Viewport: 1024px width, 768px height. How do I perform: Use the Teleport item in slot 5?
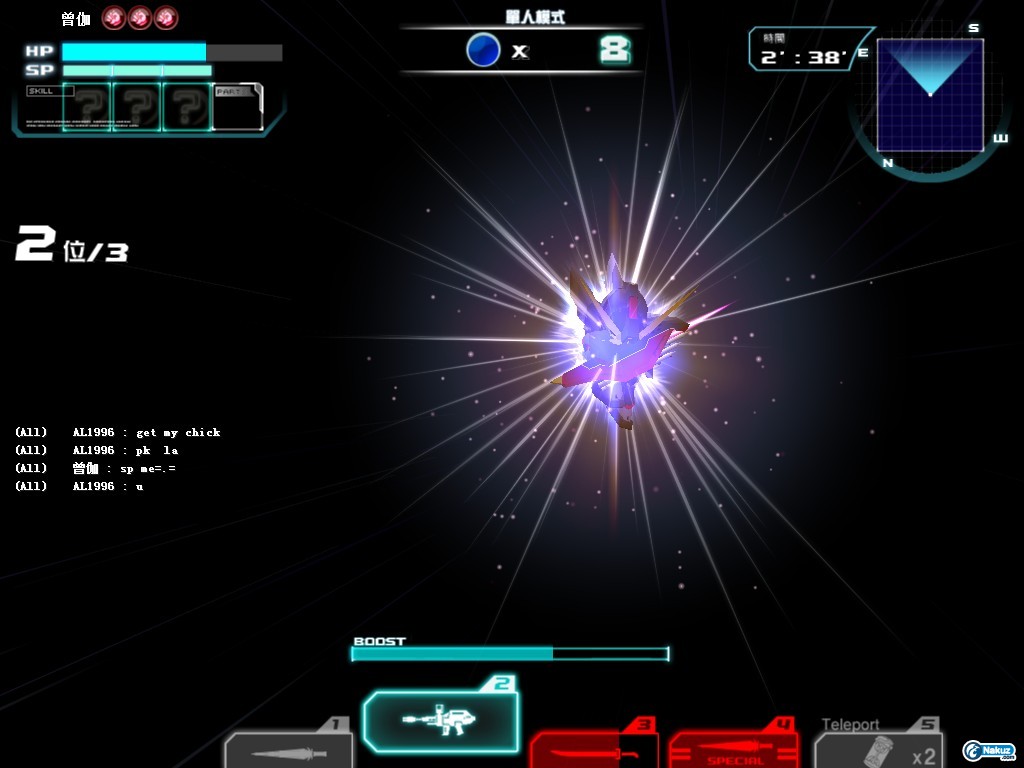(879, 750)
